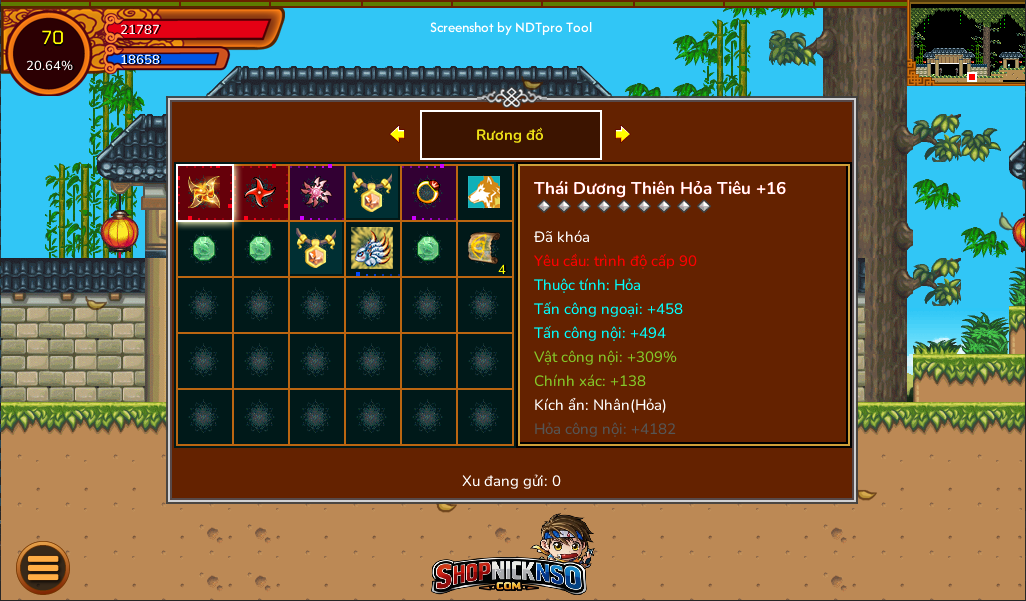Open the orange hamburger menu button
Image resolution: width=1026 pixels, height=601 pixels.
pos(43,568)
